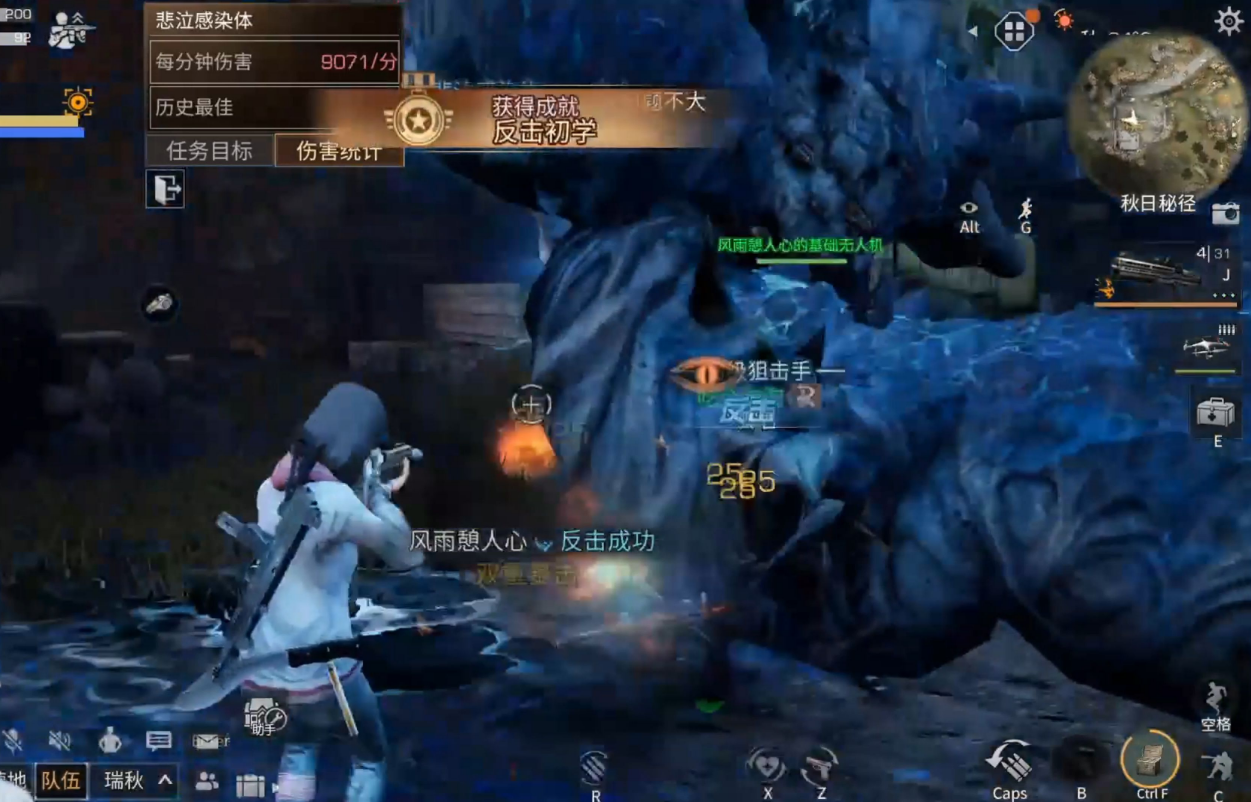1251x802 pixels.
Task: Use the medkit item slot
Action: [1216, 412]
